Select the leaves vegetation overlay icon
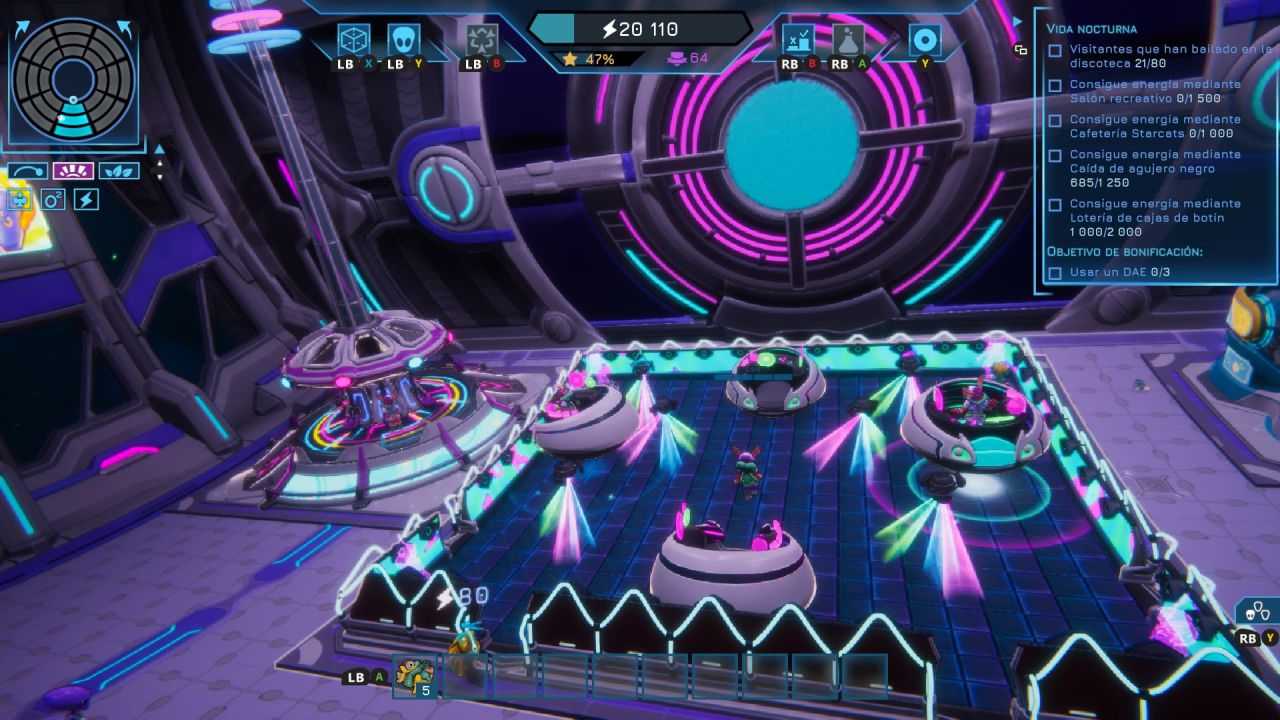The height and width of the screenshot is (720, 1280). [x=120, y=170]
